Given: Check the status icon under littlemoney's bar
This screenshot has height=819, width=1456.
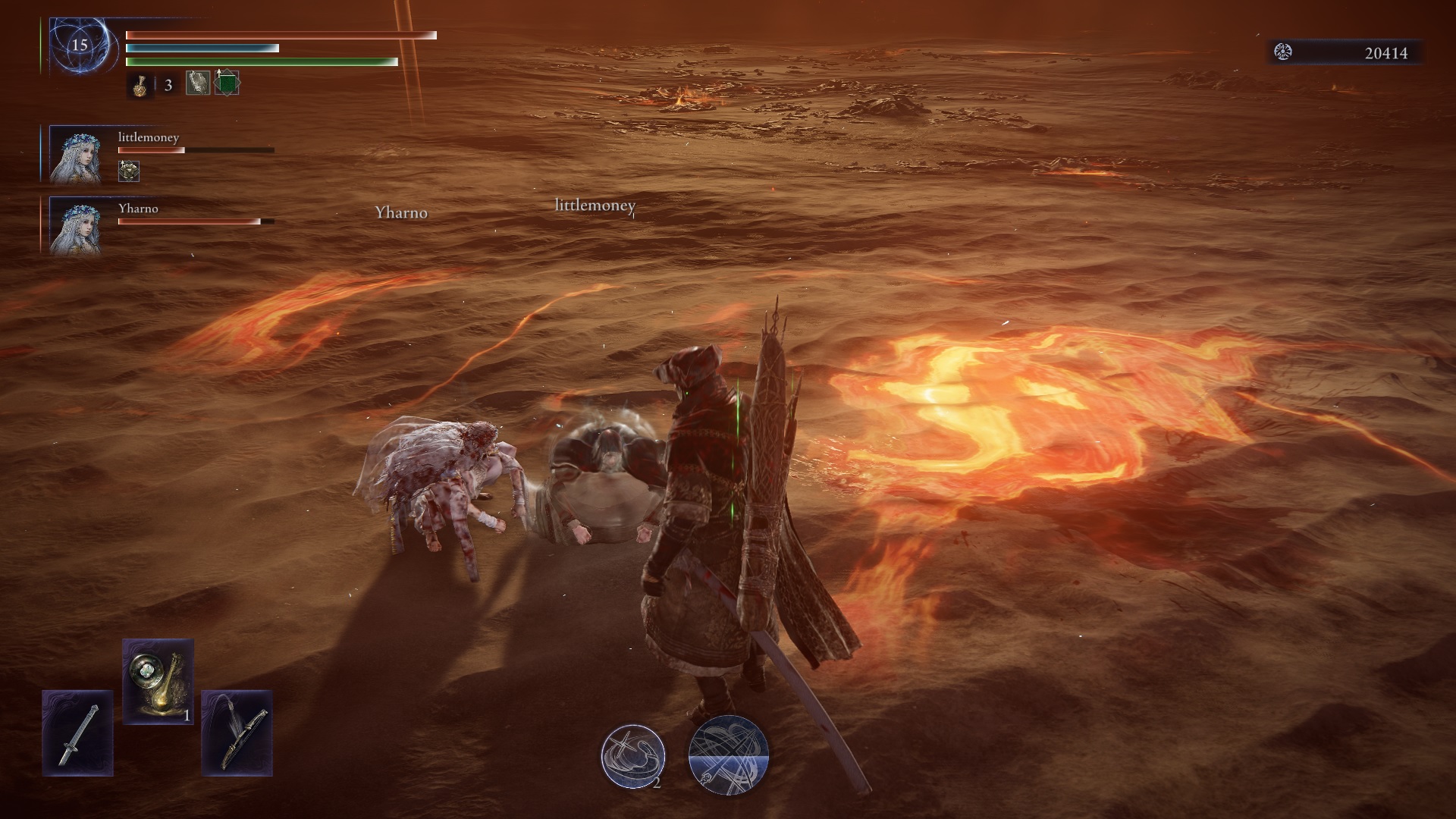Looking at the screenshot, I should click(x=129, y=171).
